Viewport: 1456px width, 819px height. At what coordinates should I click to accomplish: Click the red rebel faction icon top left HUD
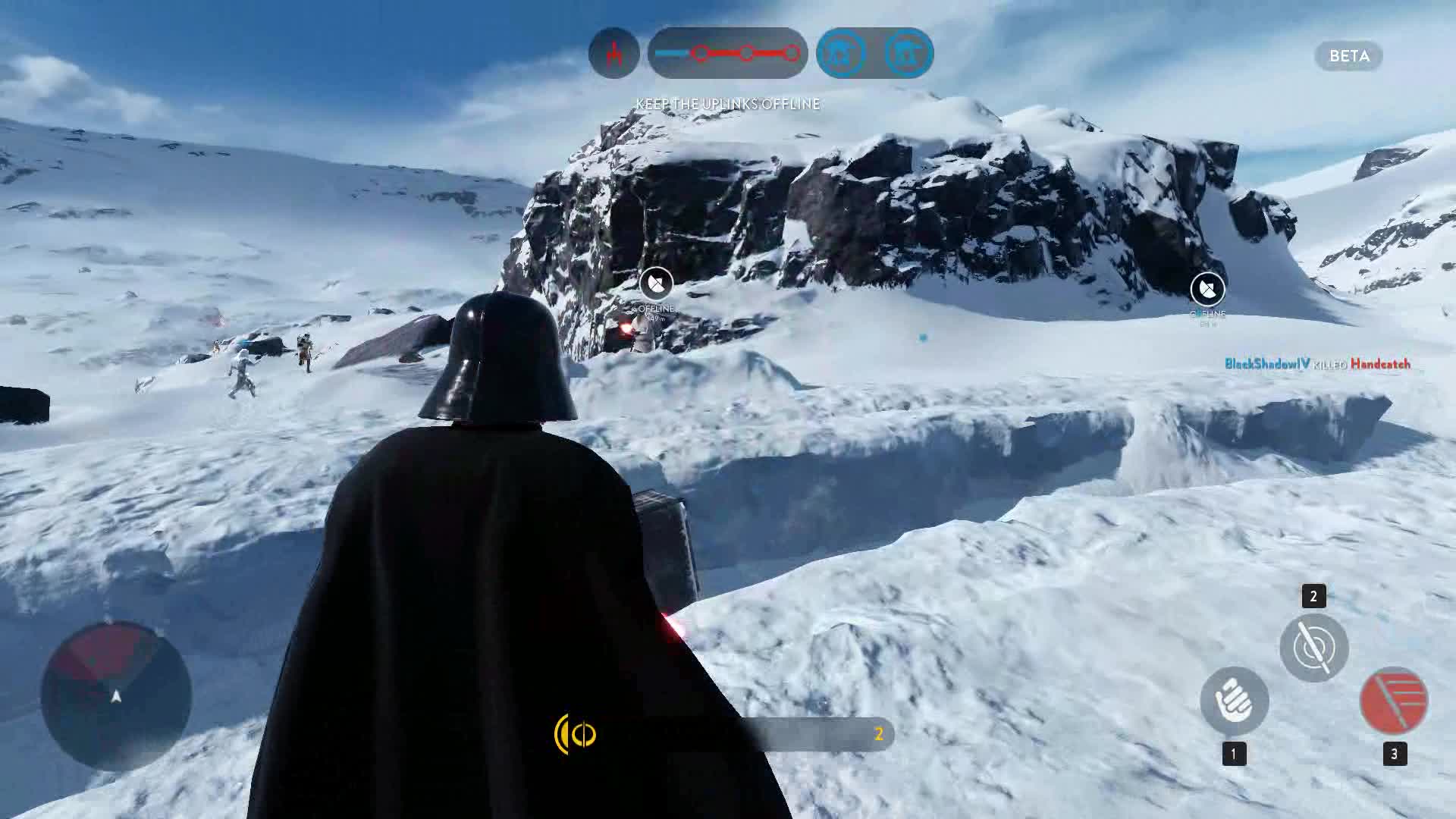(614, 53)
